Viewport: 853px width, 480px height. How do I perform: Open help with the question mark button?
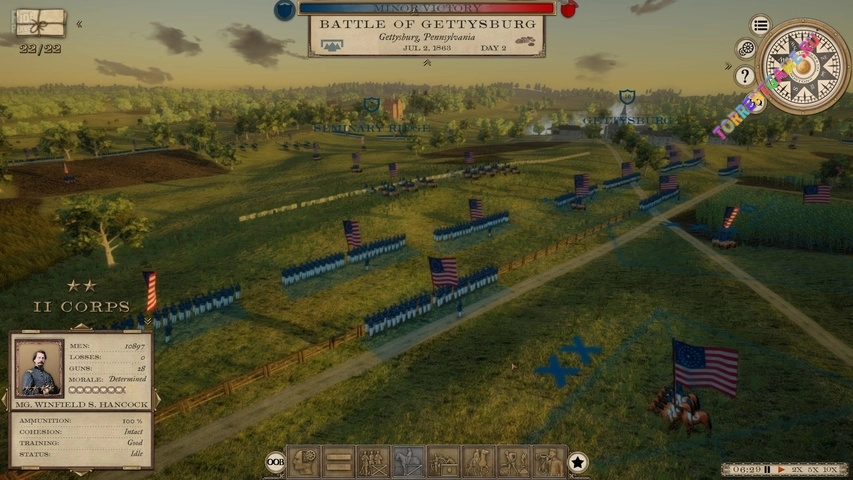[745, 75]
